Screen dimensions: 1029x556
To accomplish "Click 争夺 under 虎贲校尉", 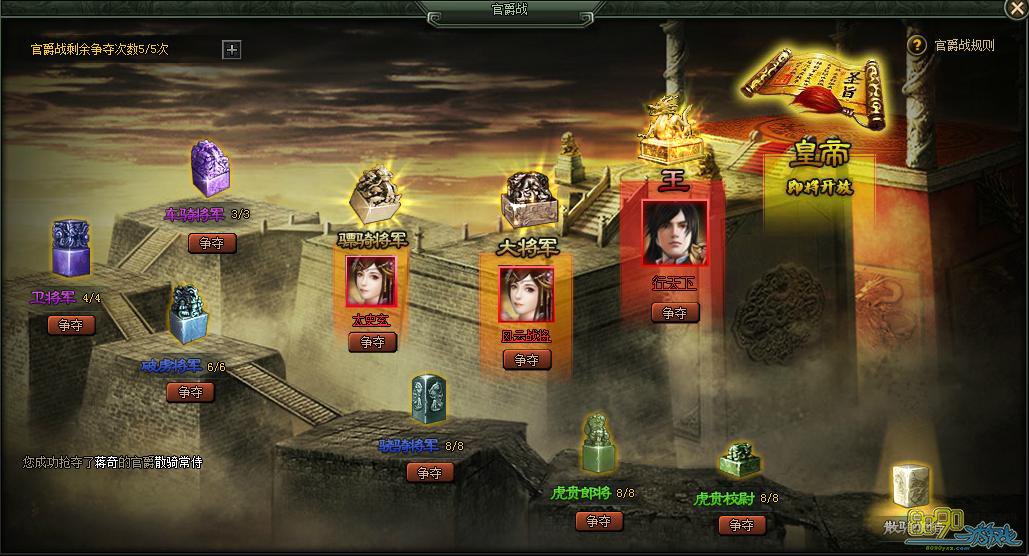I will click(741, 525).
